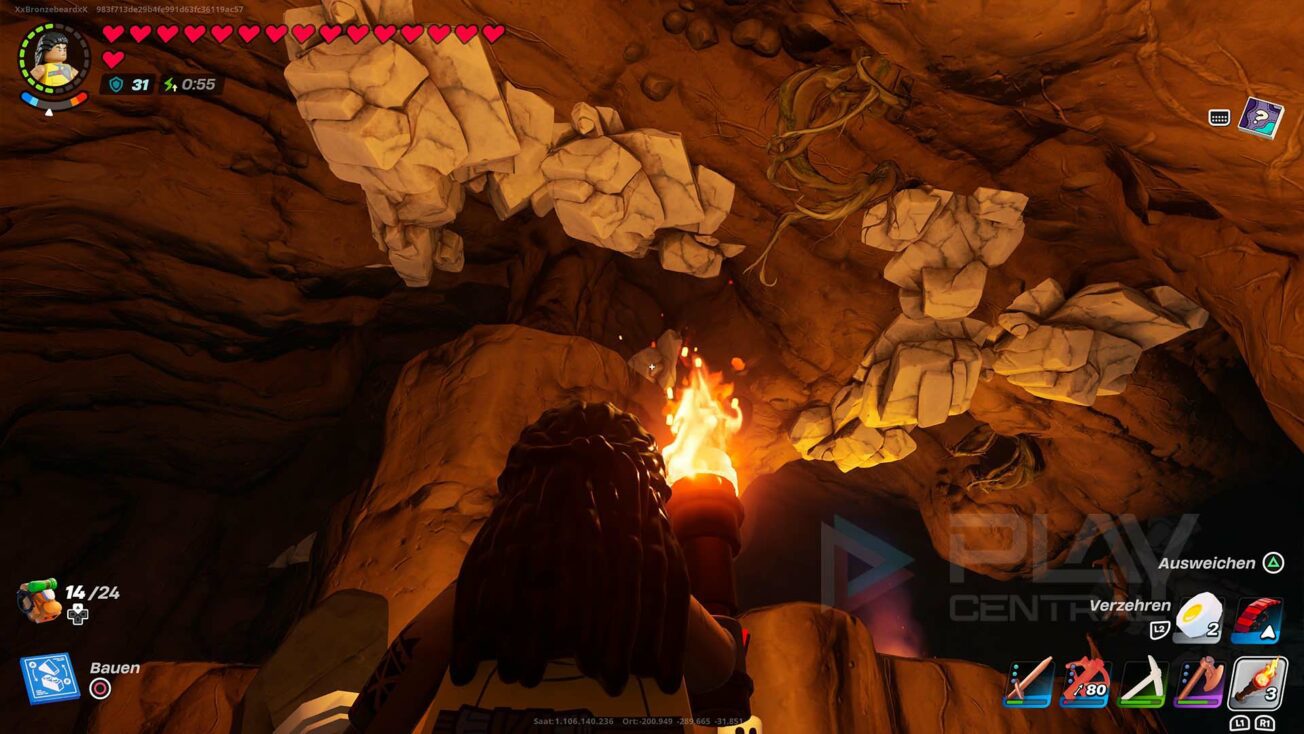Switch to the copper axe slot
The height and width of the screenshot is (734, 1304).
[x=1200, y=683]
